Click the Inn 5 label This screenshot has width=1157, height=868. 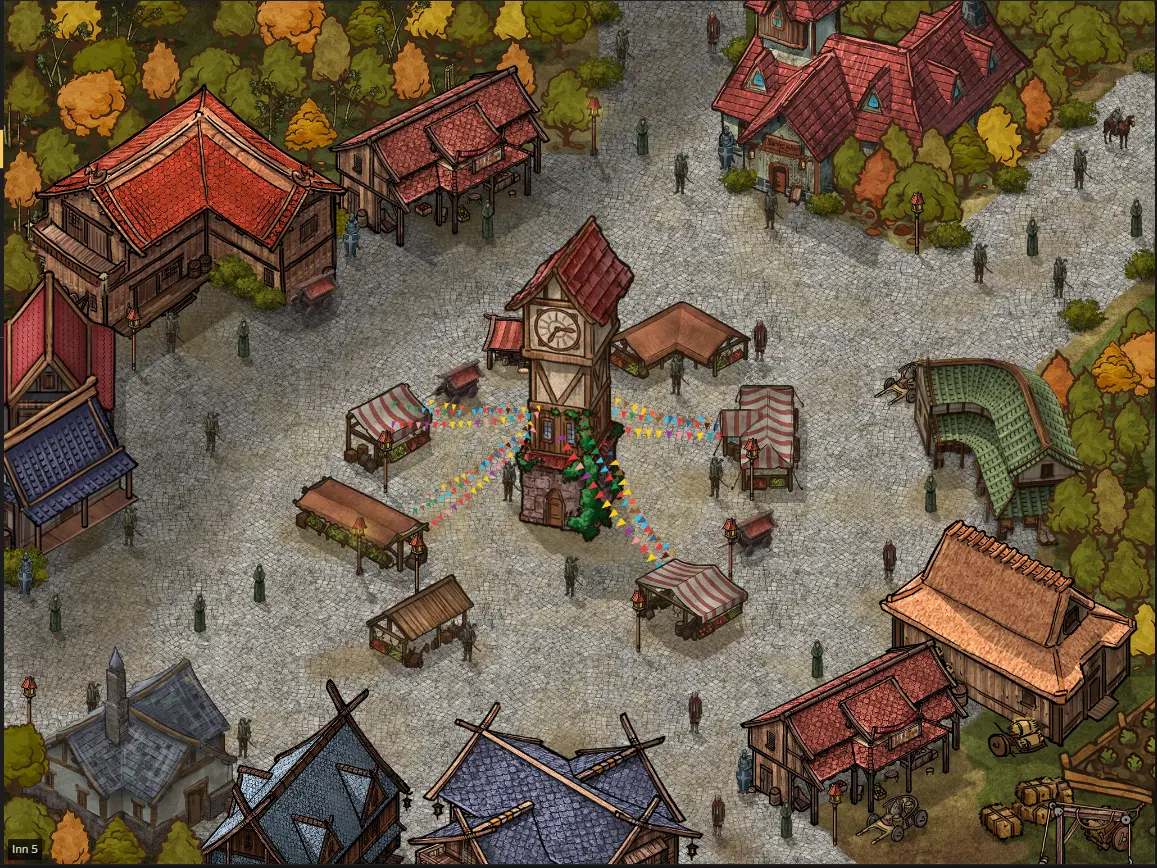click(25, 849)
